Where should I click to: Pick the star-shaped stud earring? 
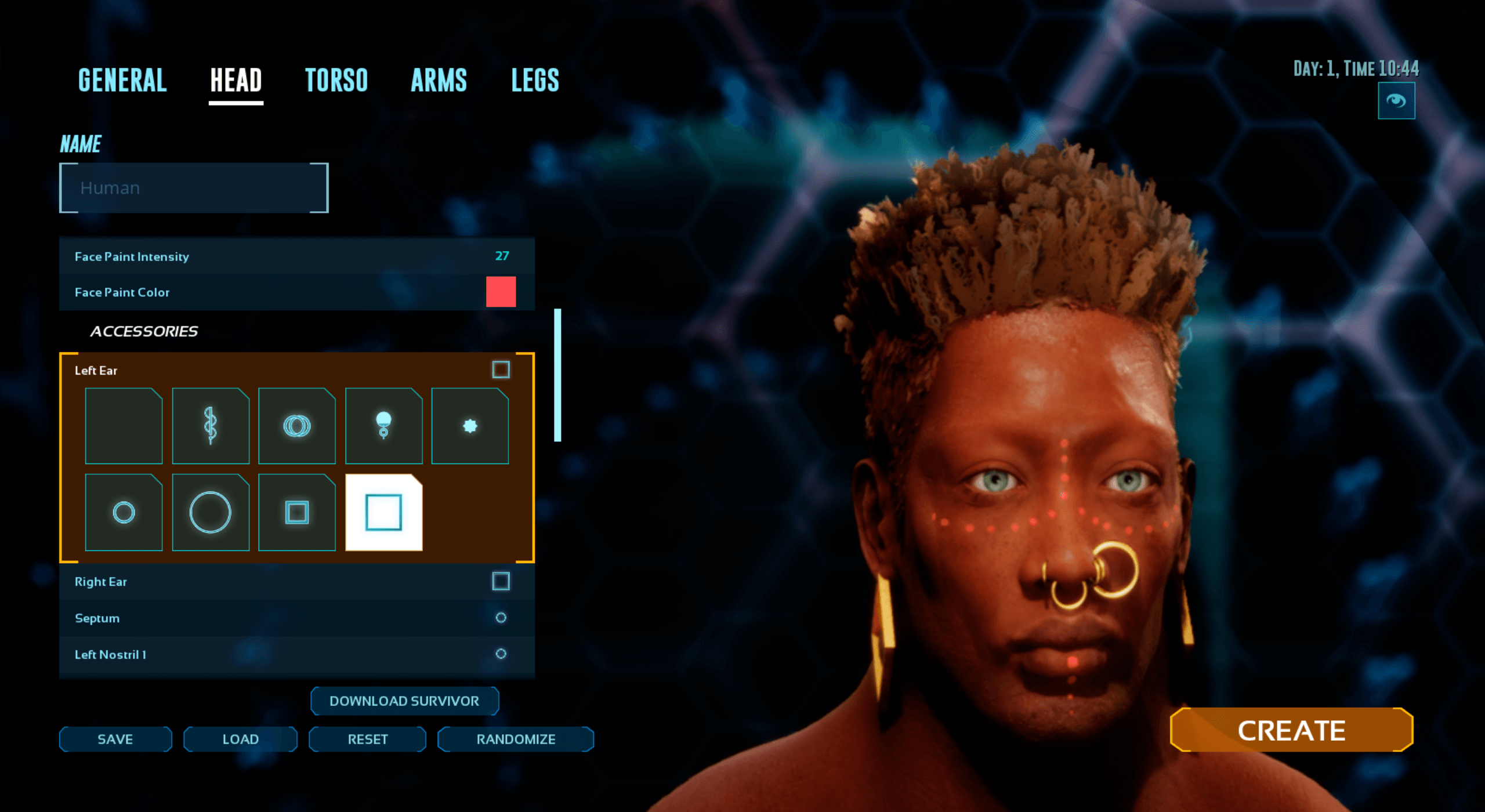click(x=470, y=426)
